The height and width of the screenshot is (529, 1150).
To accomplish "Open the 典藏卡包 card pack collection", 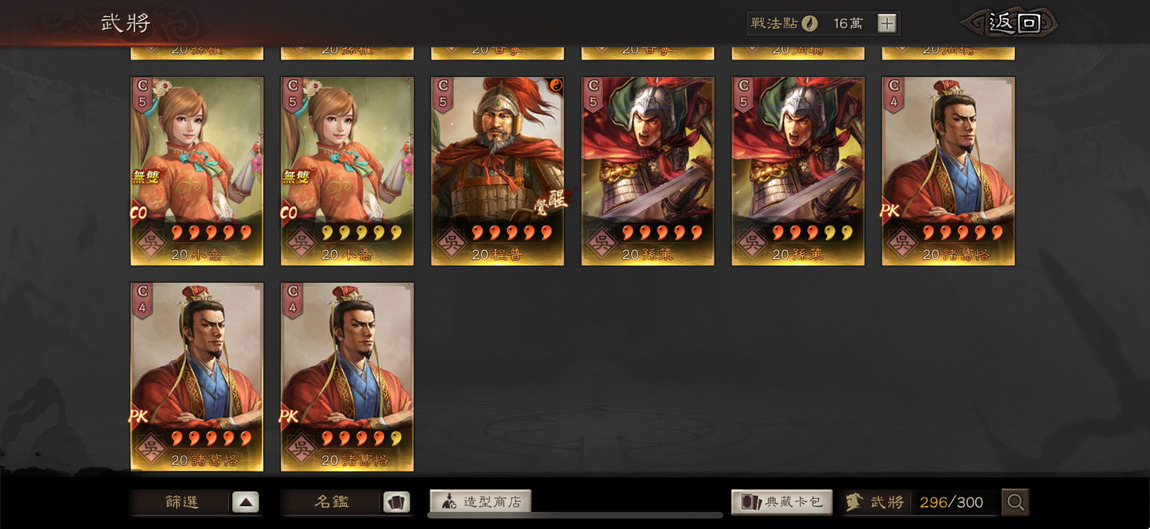I will pyautogui.click(x=781, y=502).
